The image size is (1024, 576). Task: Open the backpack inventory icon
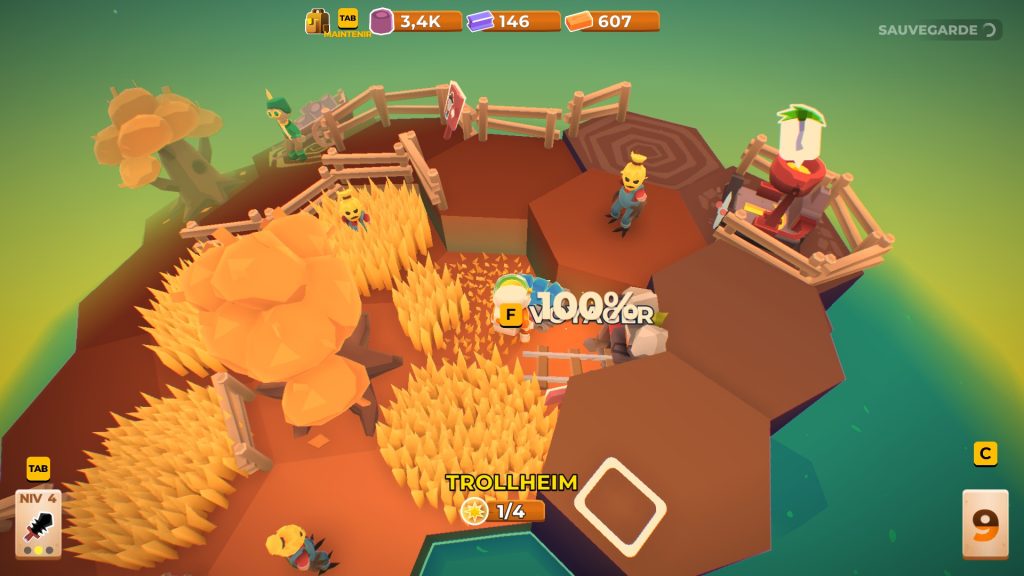point(317,21)
